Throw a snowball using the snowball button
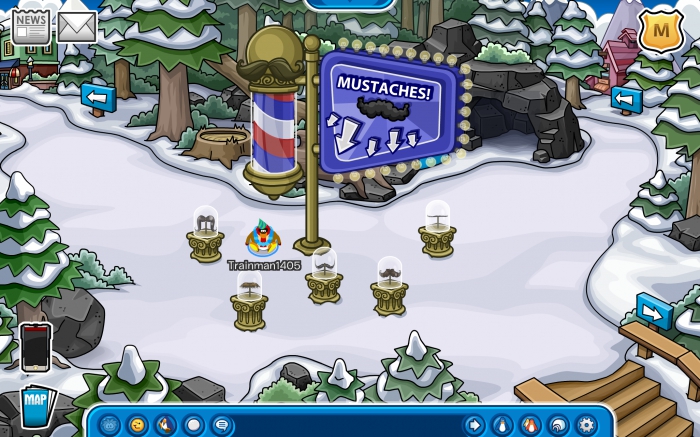 tap(193, 425)
